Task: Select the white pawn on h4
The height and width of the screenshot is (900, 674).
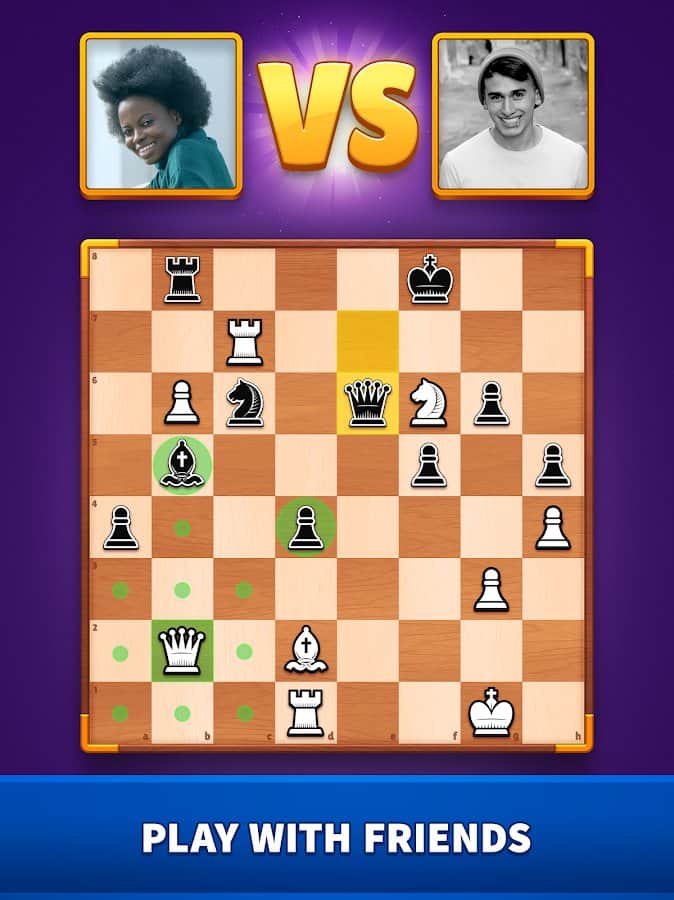Action: click(x=554, y=528)
